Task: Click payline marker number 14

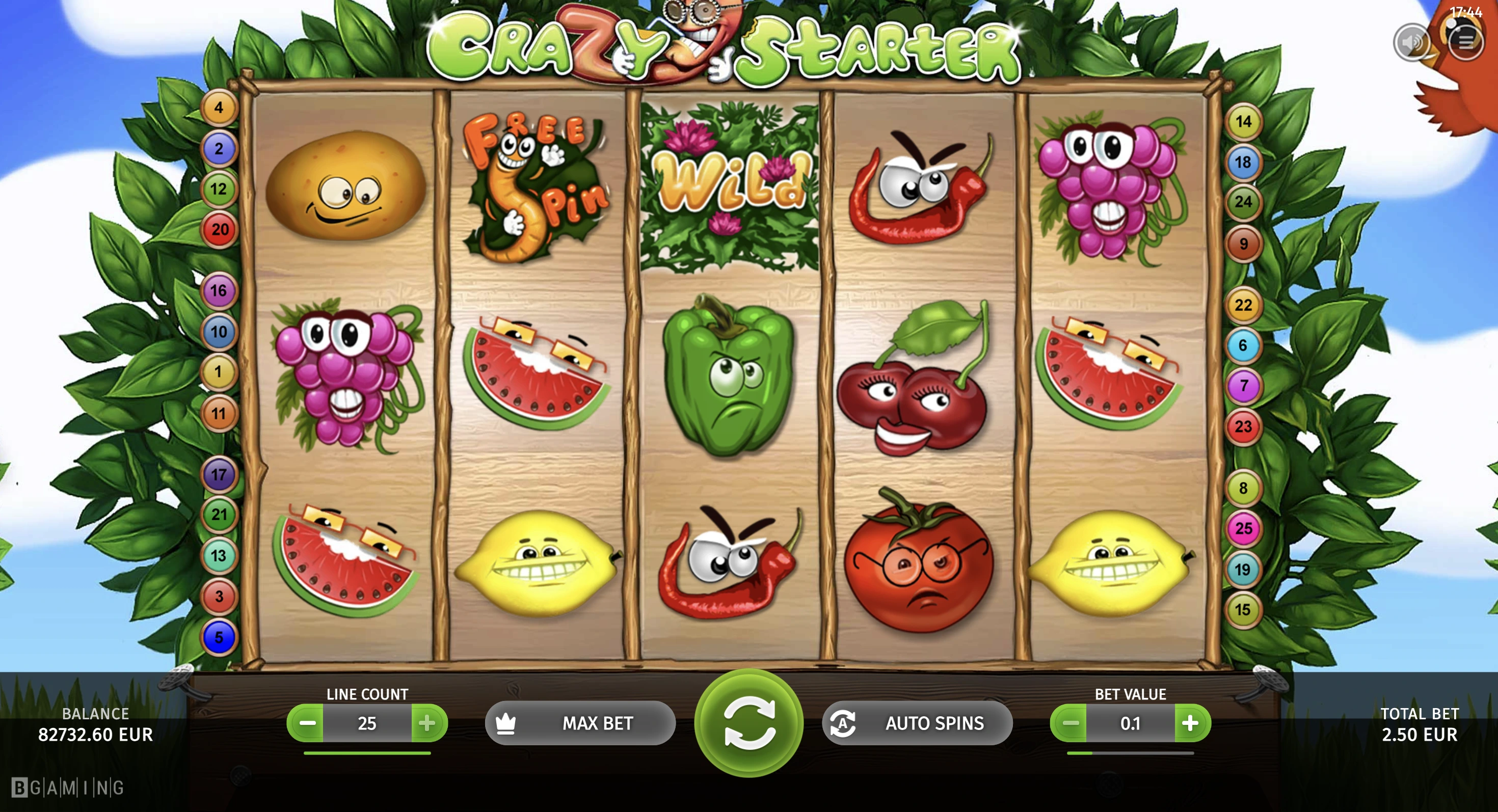Action: click(x=1243, y=121)
